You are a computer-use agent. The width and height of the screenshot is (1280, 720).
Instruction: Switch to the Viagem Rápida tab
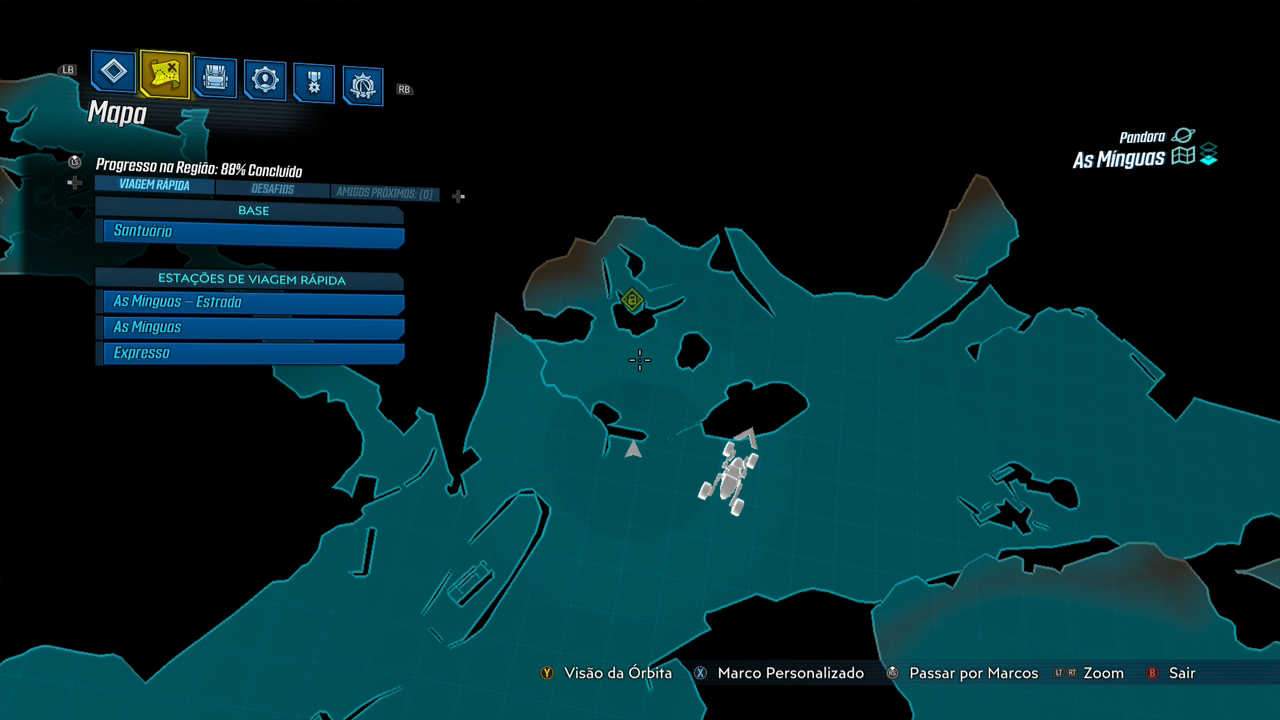153,185
